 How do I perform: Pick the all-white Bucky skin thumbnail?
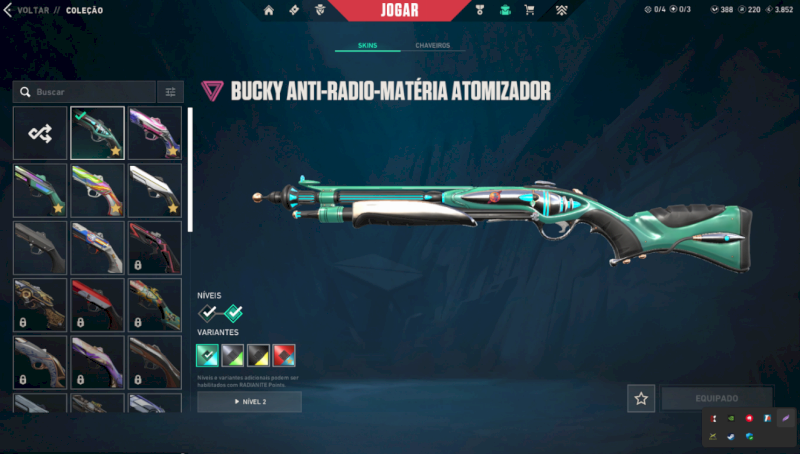coord(155,190)
